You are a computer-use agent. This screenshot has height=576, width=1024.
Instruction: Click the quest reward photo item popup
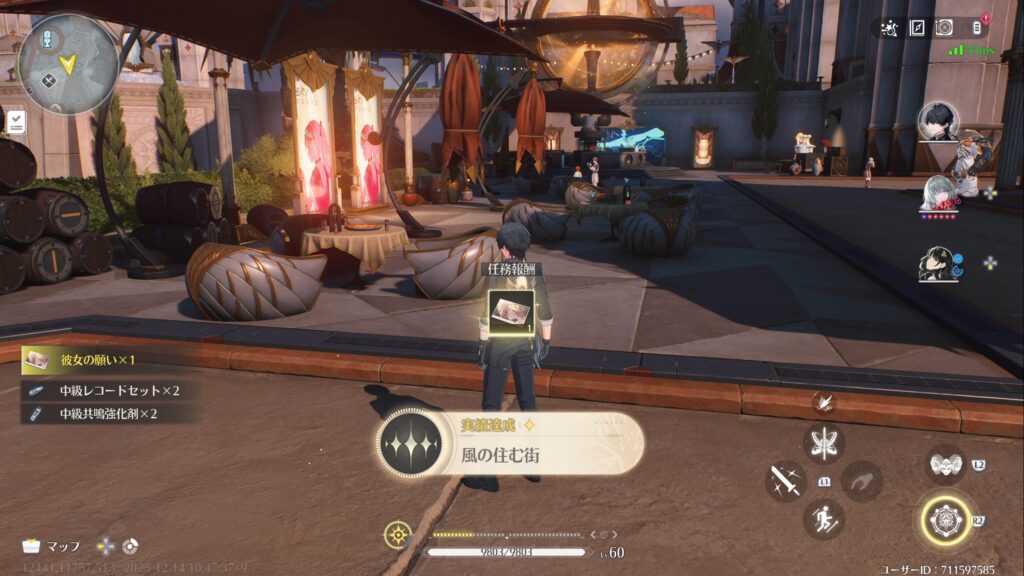tap(513, 310)
